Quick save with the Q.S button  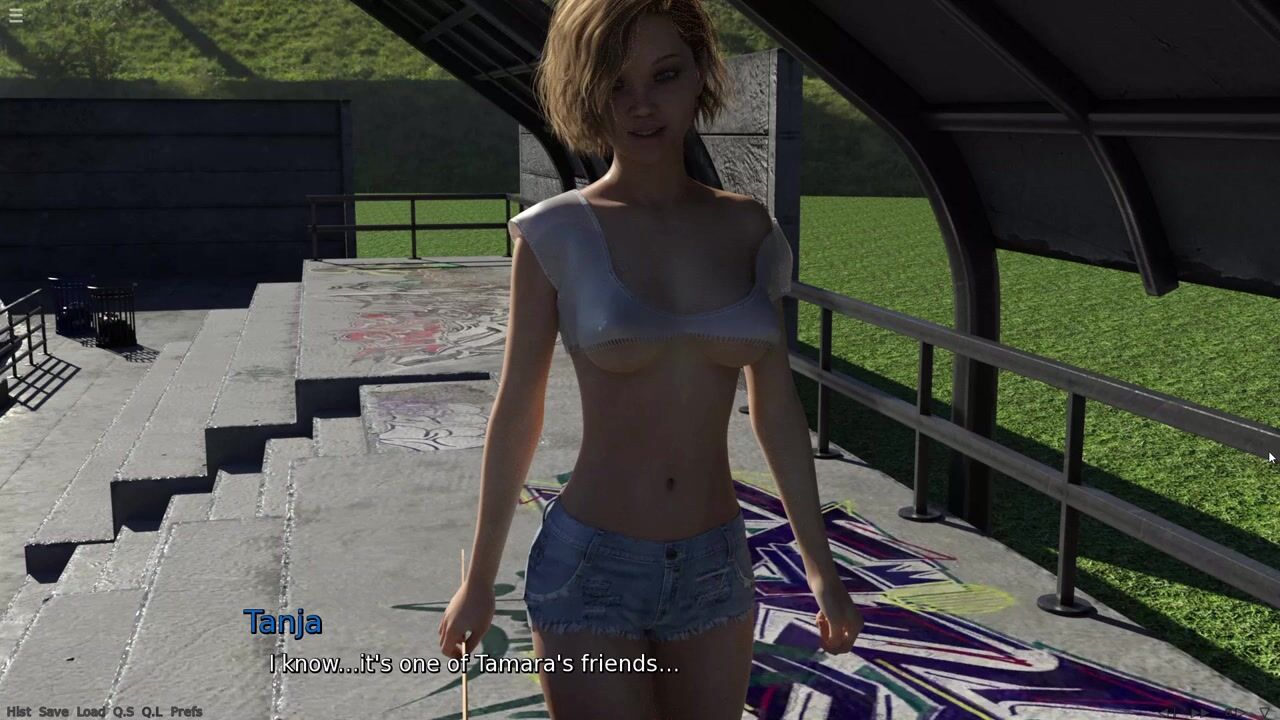123,712
